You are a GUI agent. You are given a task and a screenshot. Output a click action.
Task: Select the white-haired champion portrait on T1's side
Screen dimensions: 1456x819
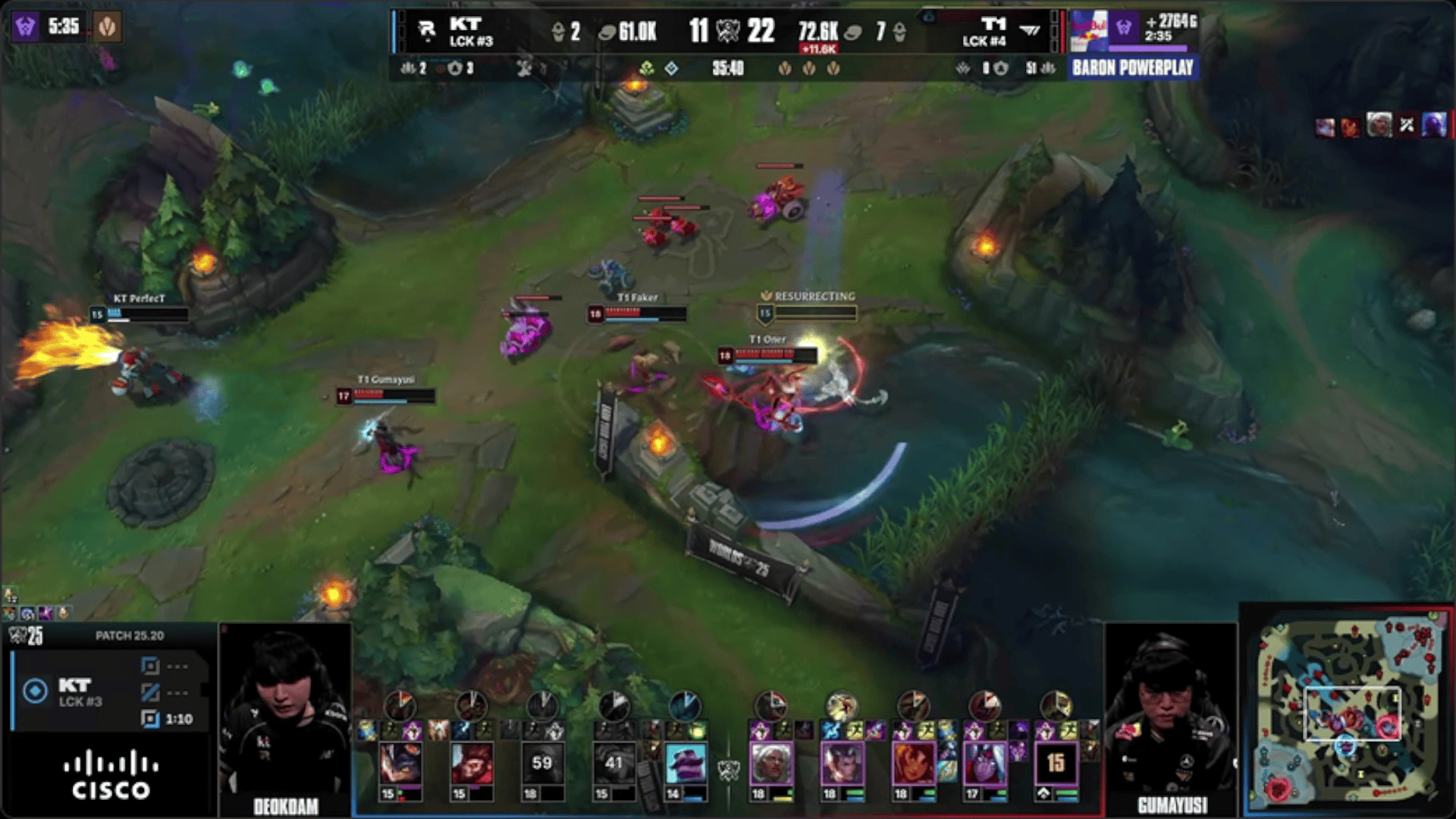pos(771,763)
